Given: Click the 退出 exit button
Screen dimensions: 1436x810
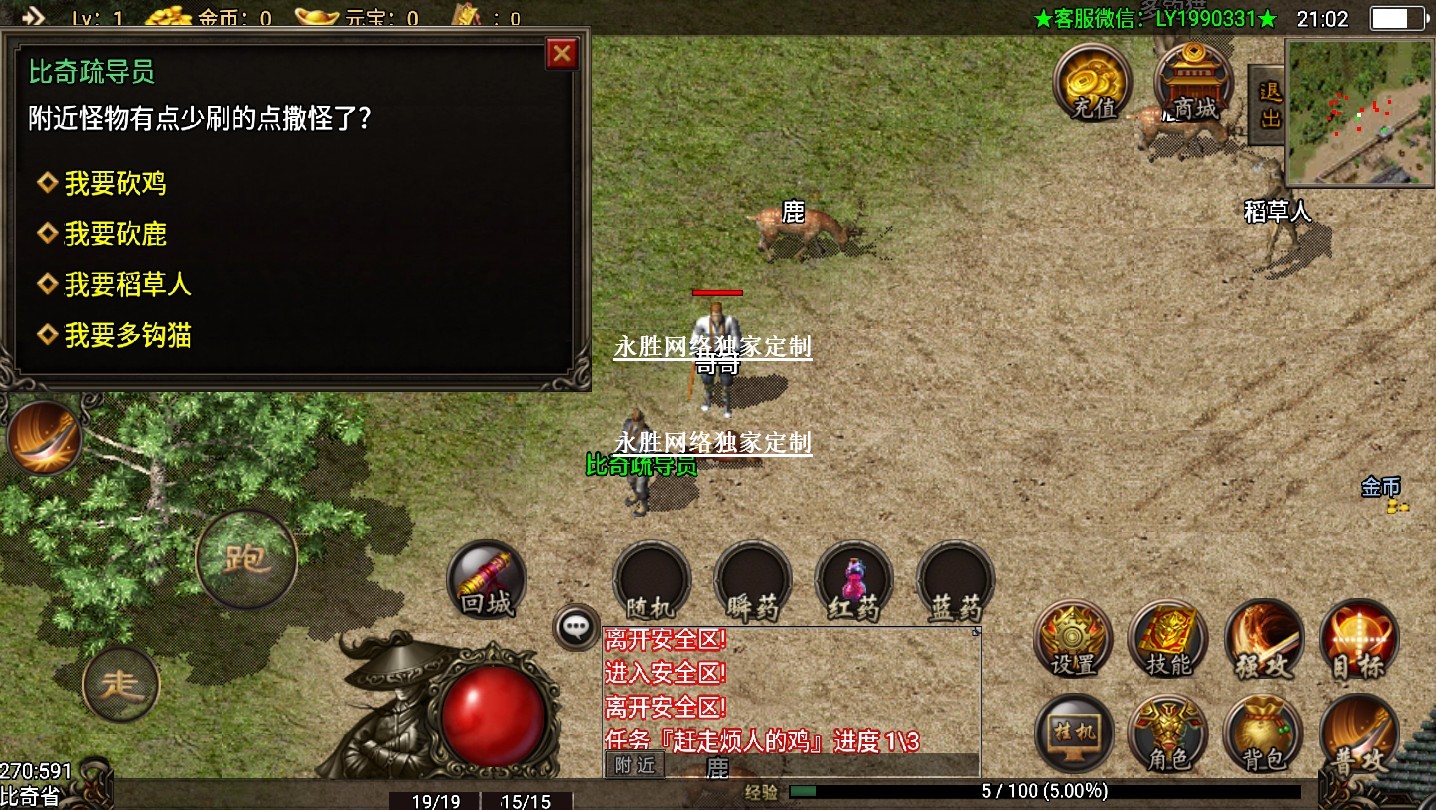Looking at the screenshot, I should (x=1269, y=105).
